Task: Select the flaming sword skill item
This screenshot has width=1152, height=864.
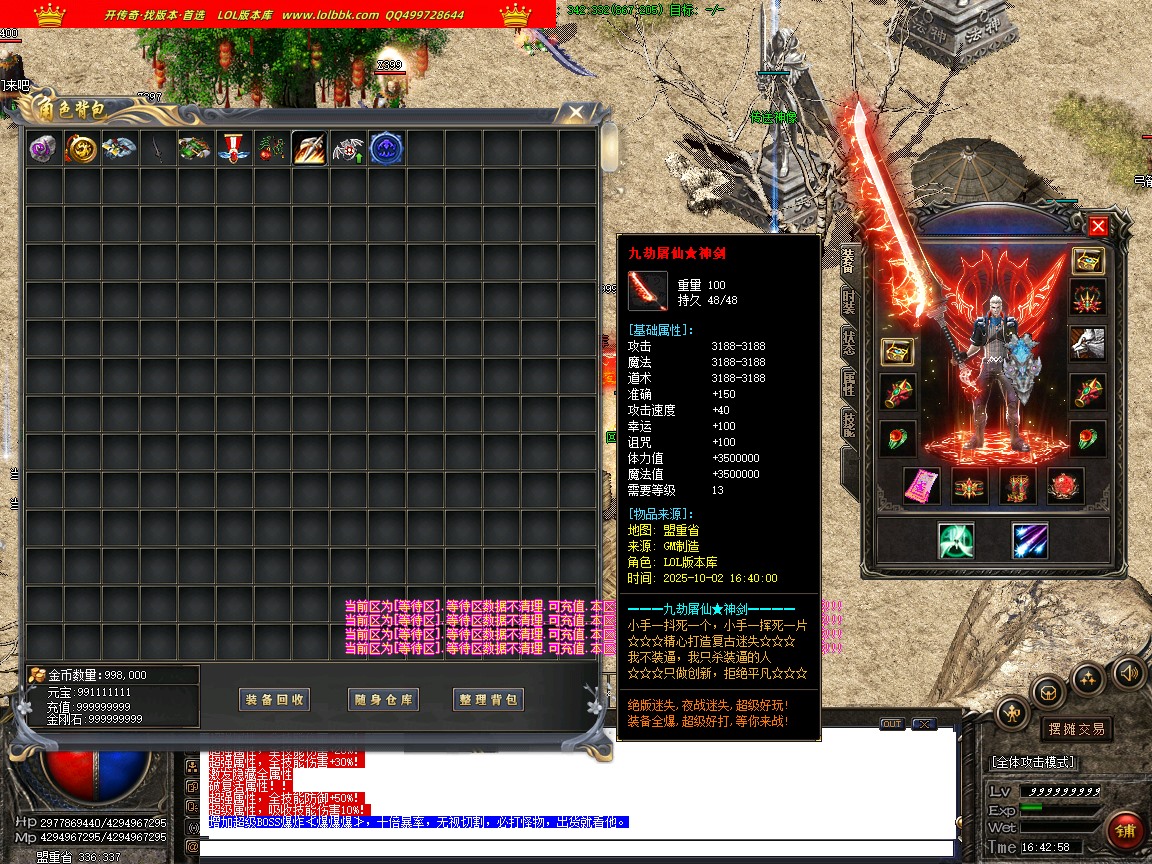Action: point(309,149)
